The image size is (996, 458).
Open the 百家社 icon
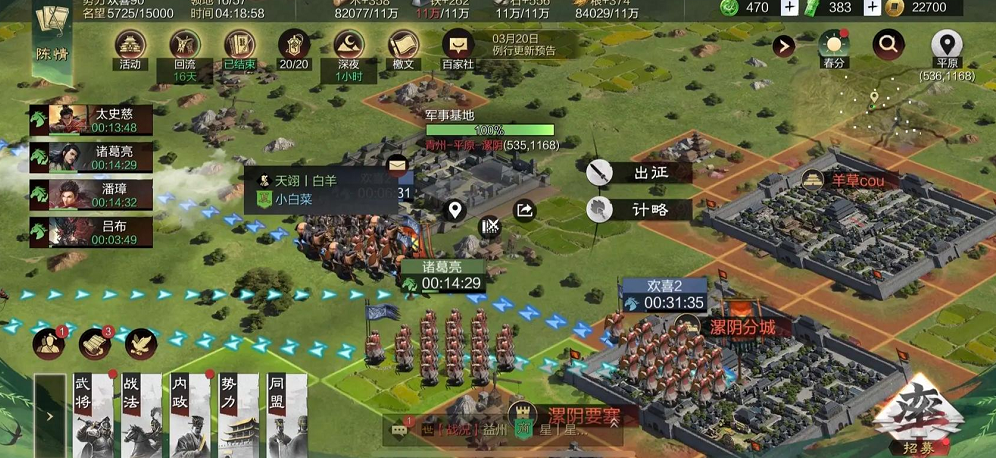458,46
